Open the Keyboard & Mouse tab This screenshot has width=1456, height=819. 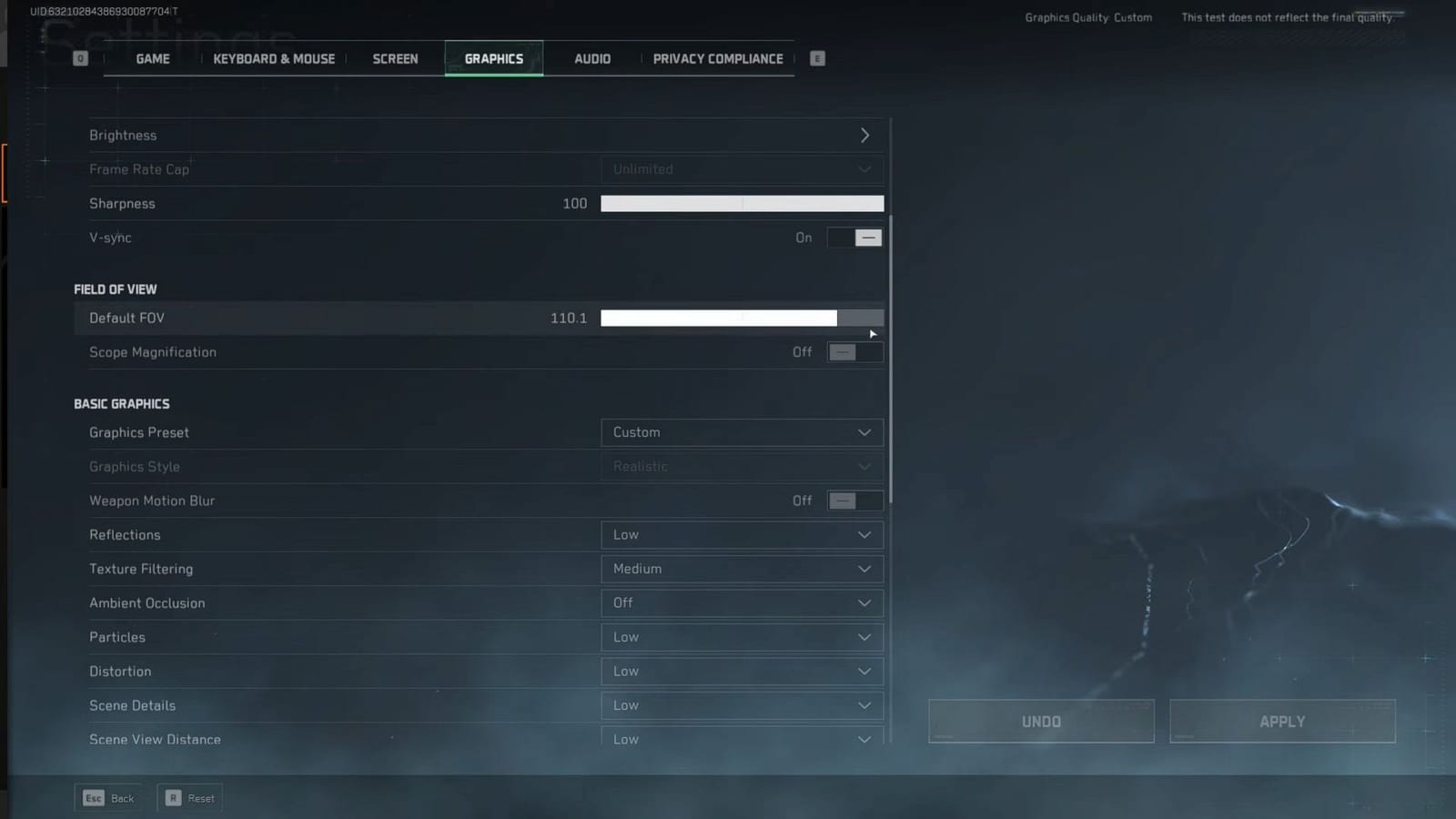pyautogui.click(x=273, y=58)
